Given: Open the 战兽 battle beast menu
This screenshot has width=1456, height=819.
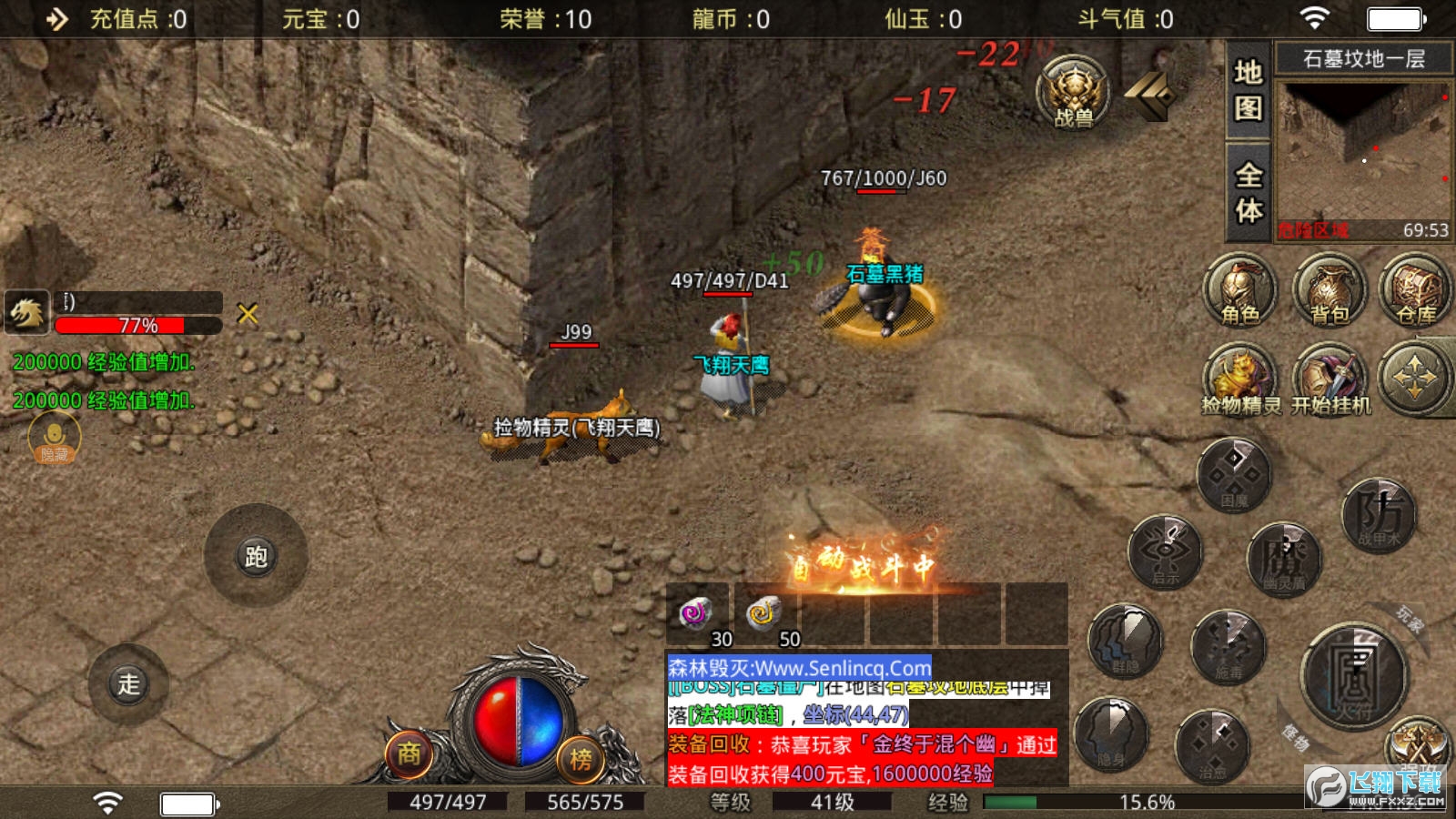Looking at the screenshot, I should pyautogui.click(x=1074, y=91).
